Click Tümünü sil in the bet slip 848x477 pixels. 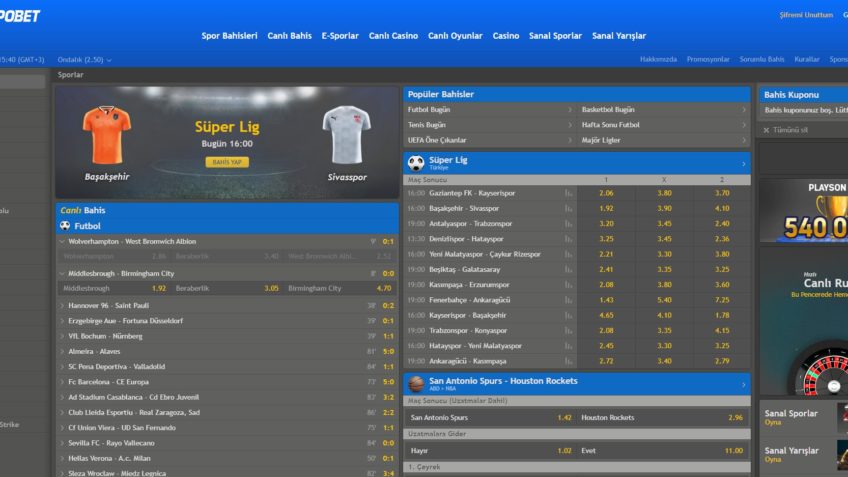click(x=788, y=130)
